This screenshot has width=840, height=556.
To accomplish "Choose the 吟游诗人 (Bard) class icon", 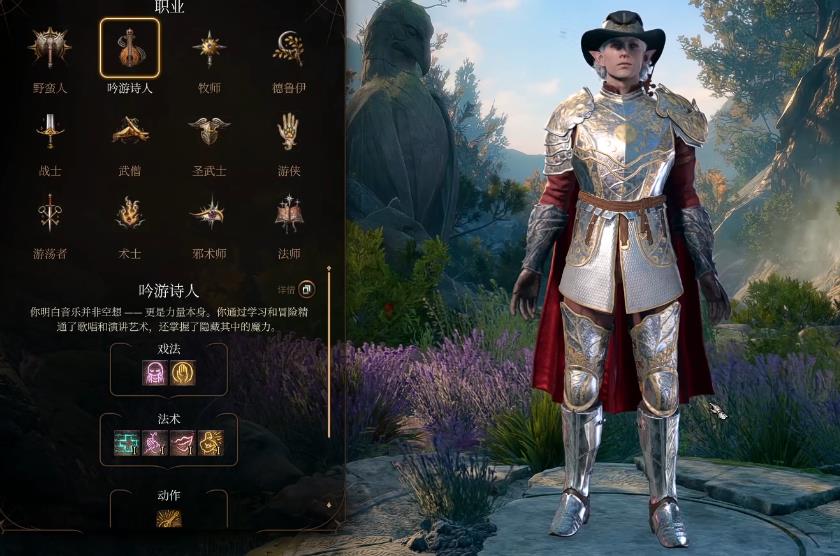I will 129,48.
